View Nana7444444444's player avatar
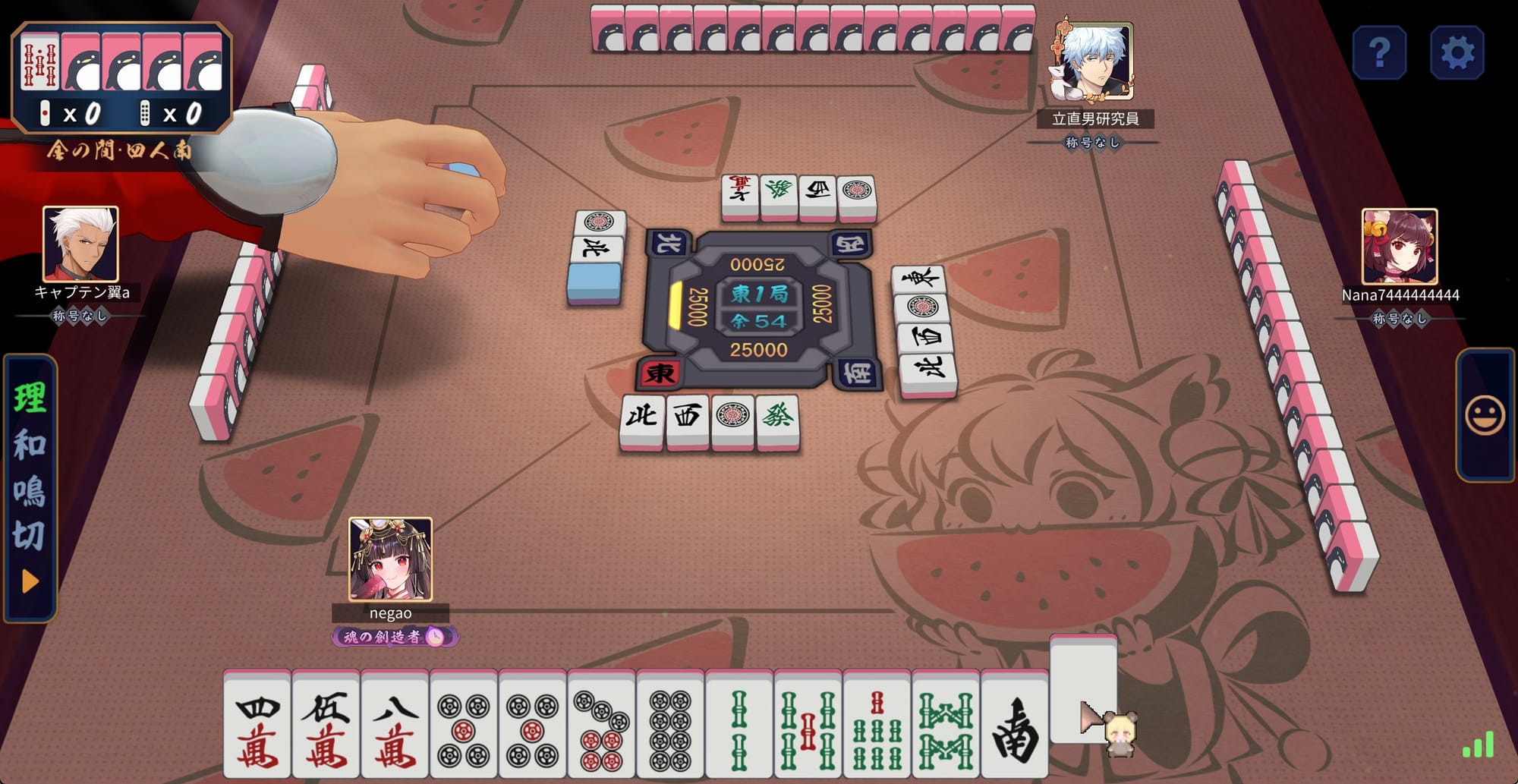 (x=1400, y=246)
